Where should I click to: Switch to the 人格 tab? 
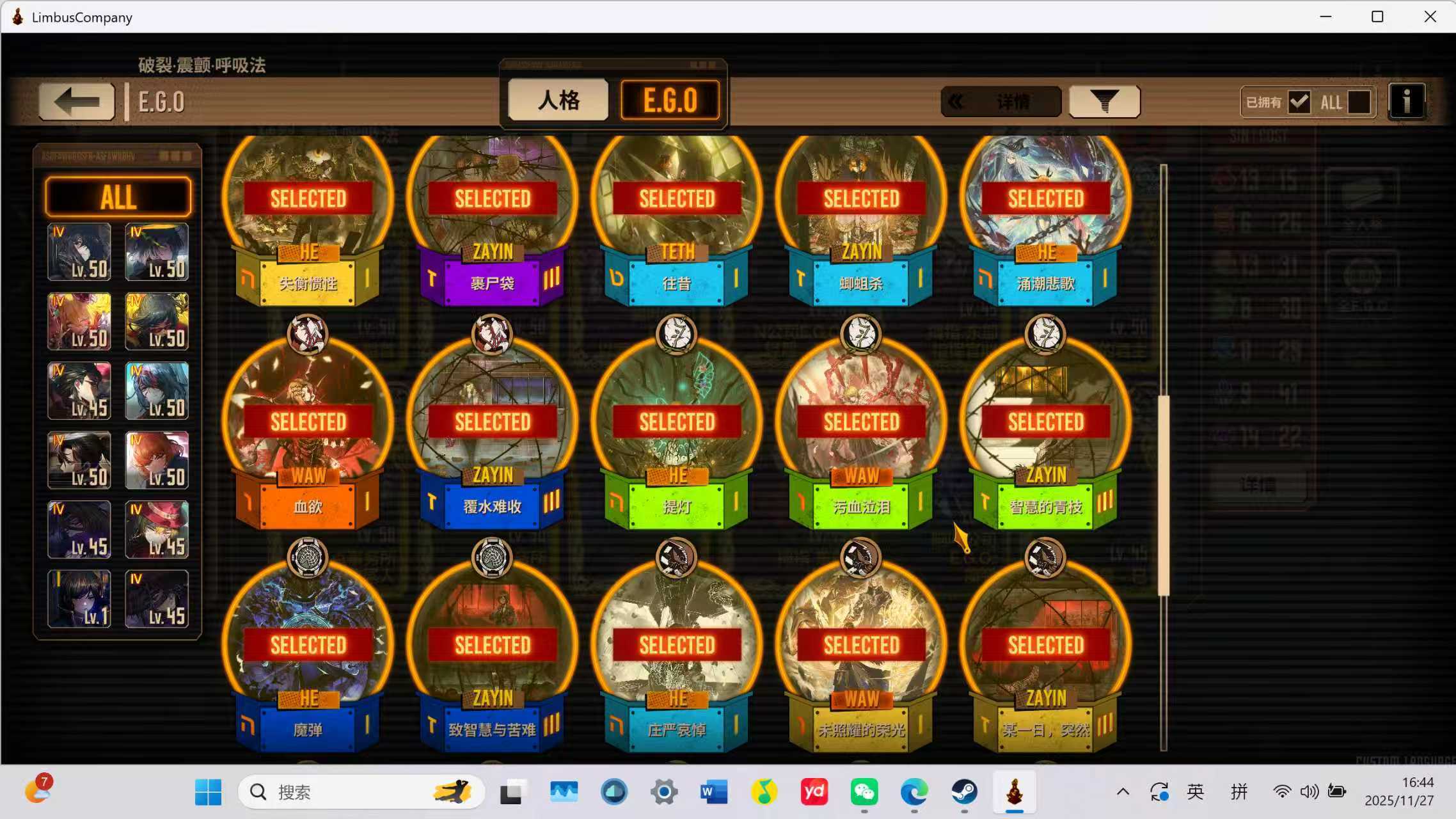tap(557, 100)
